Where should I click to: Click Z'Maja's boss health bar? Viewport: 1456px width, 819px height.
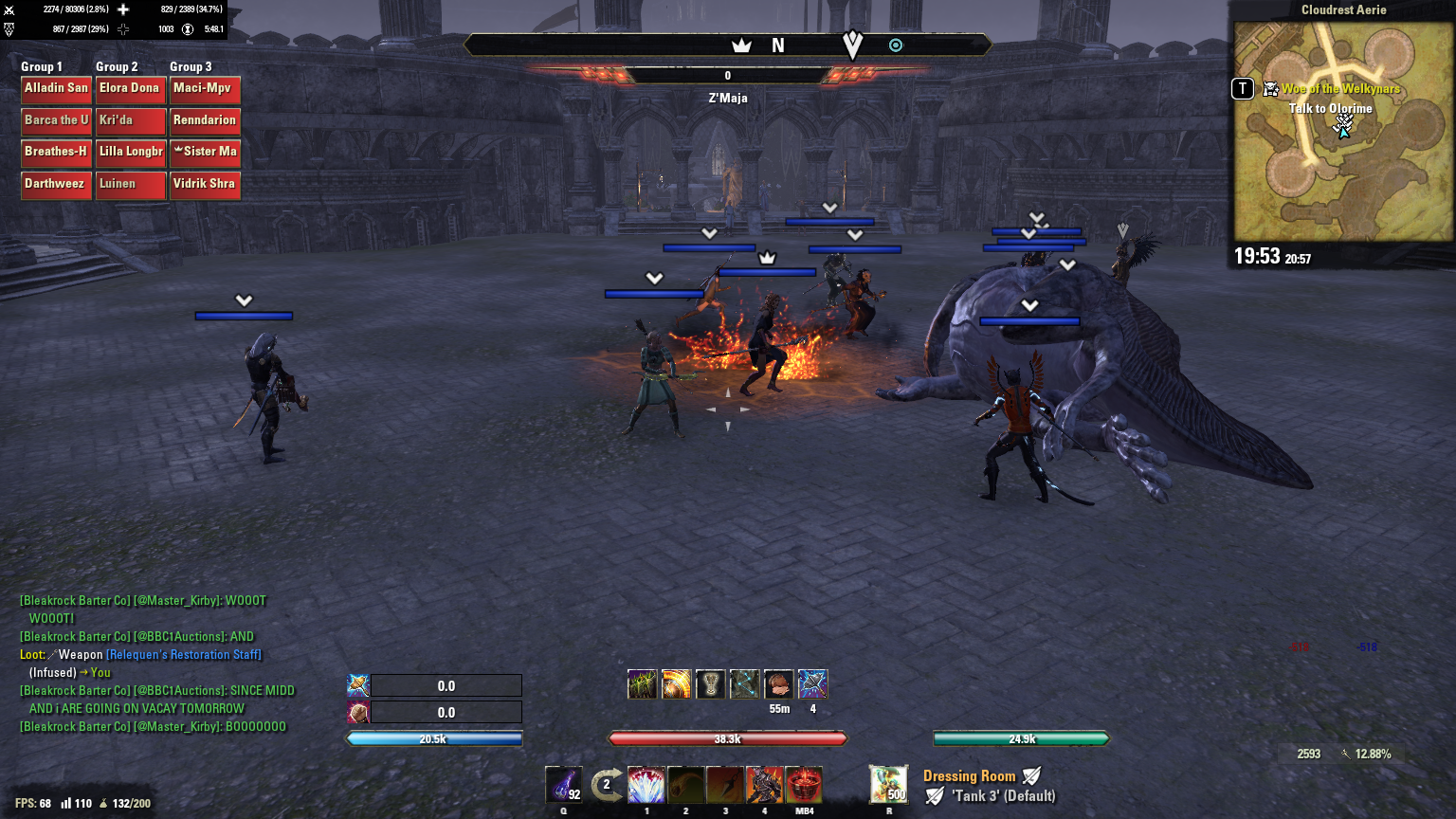728,76
